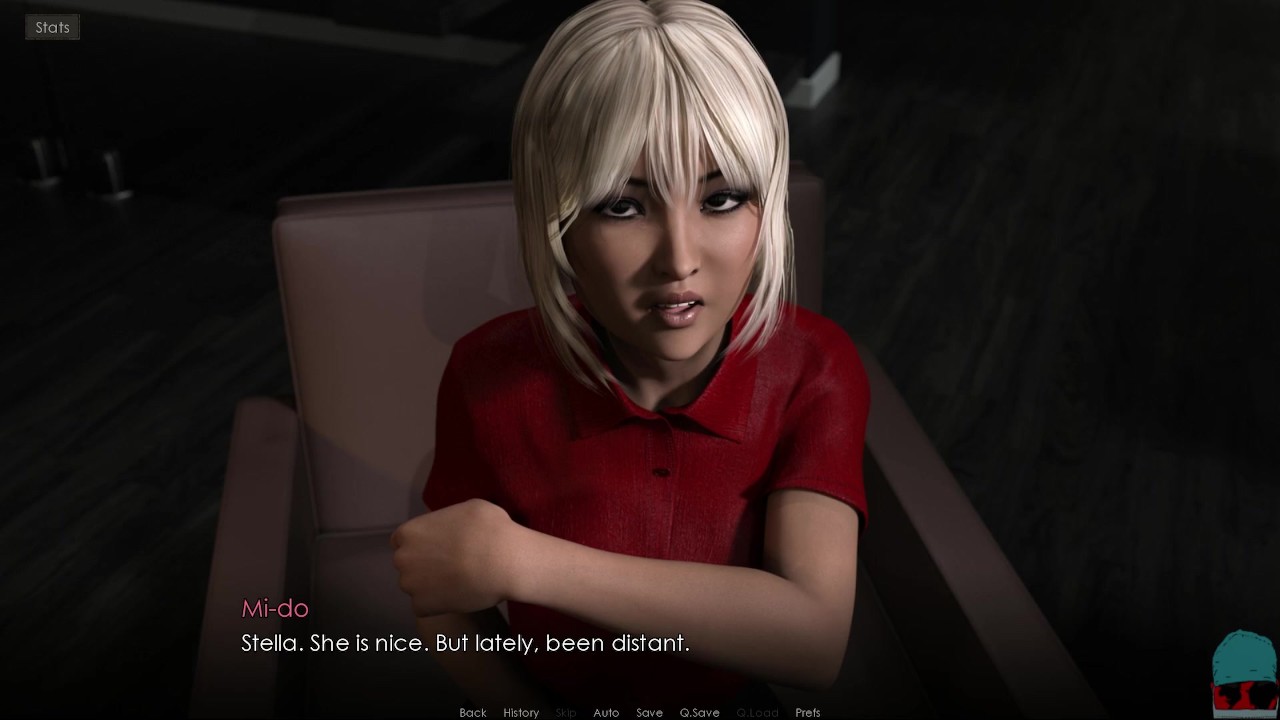Open the Stats panel
The width and height of the screenshot is (1280, 720).
tap(52, 27)
